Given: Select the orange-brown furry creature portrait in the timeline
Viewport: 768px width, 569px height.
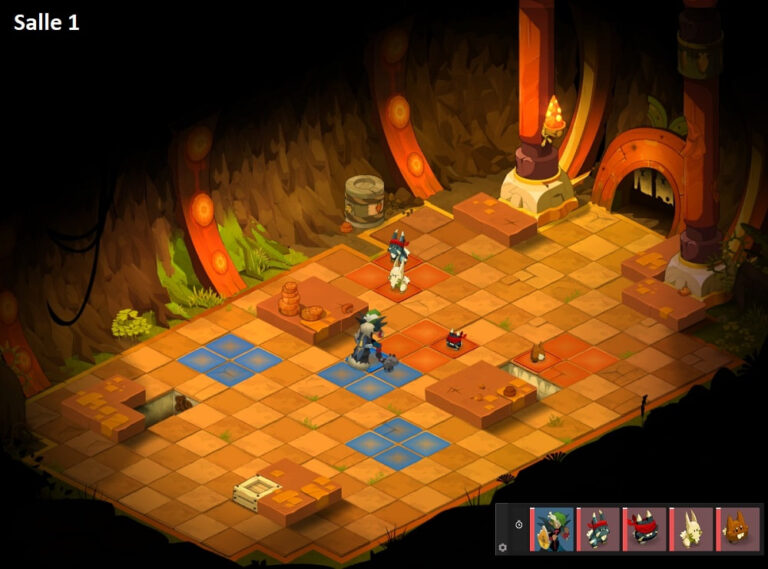Looking at the screenshot, I should click(738, 529).
